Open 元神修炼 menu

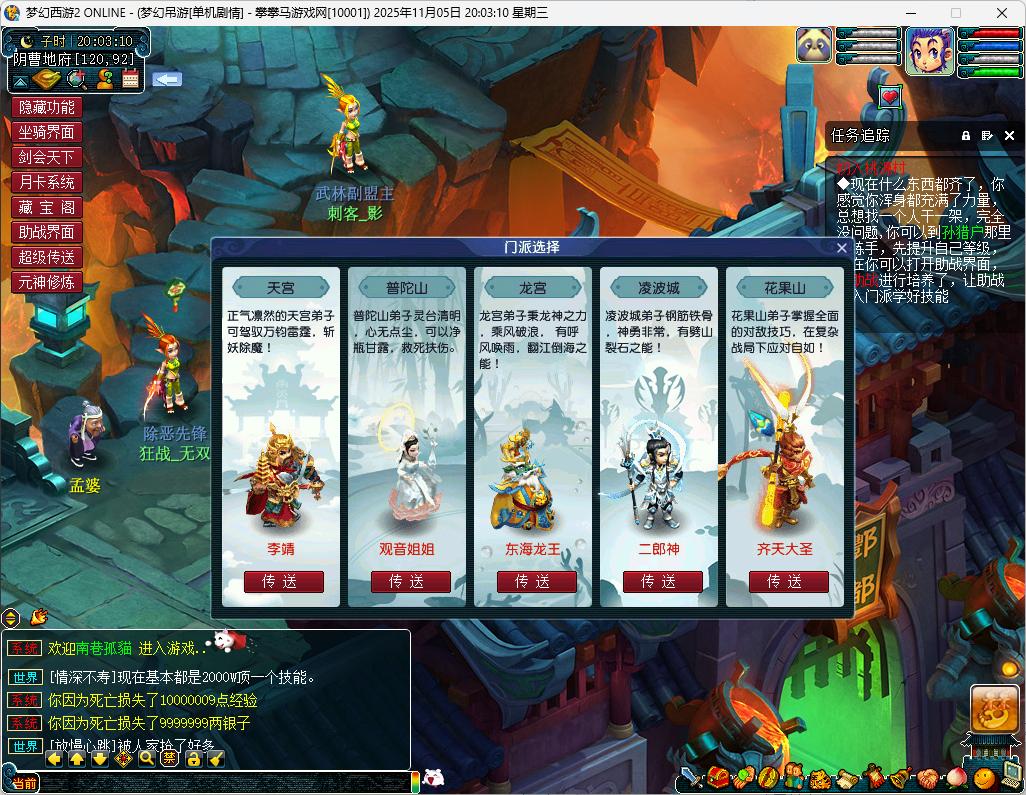[46, 282]
